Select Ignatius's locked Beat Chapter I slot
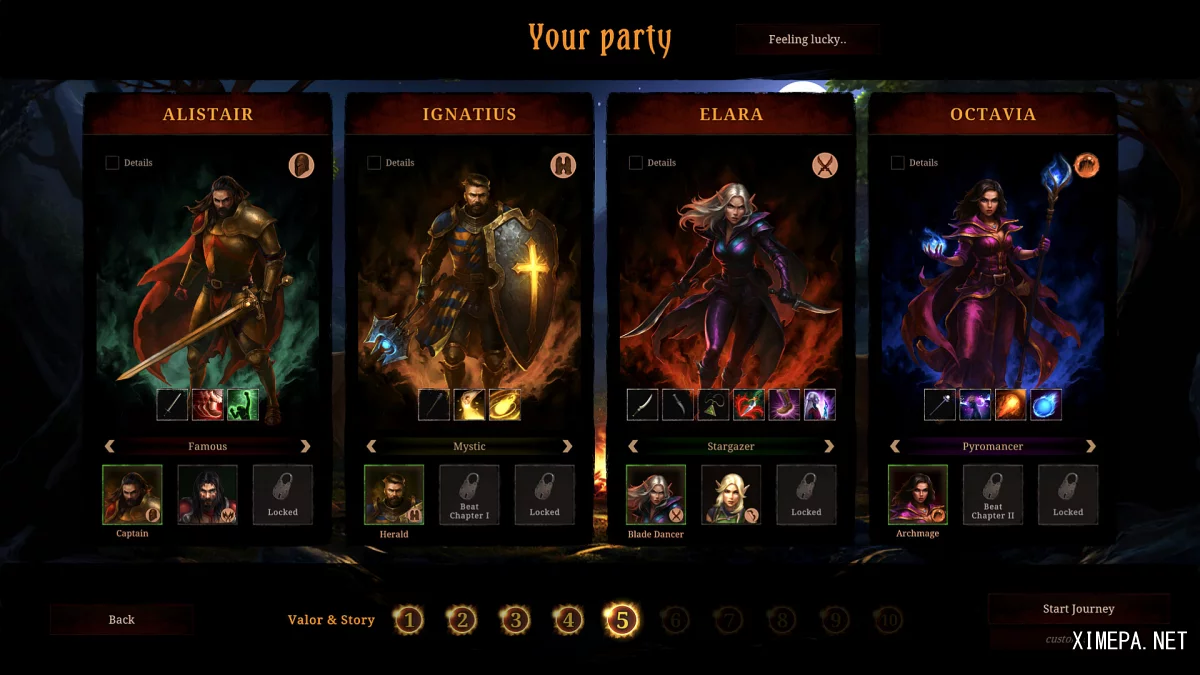The height and width of the screenshot is (675, 1200). click(469, 495)
